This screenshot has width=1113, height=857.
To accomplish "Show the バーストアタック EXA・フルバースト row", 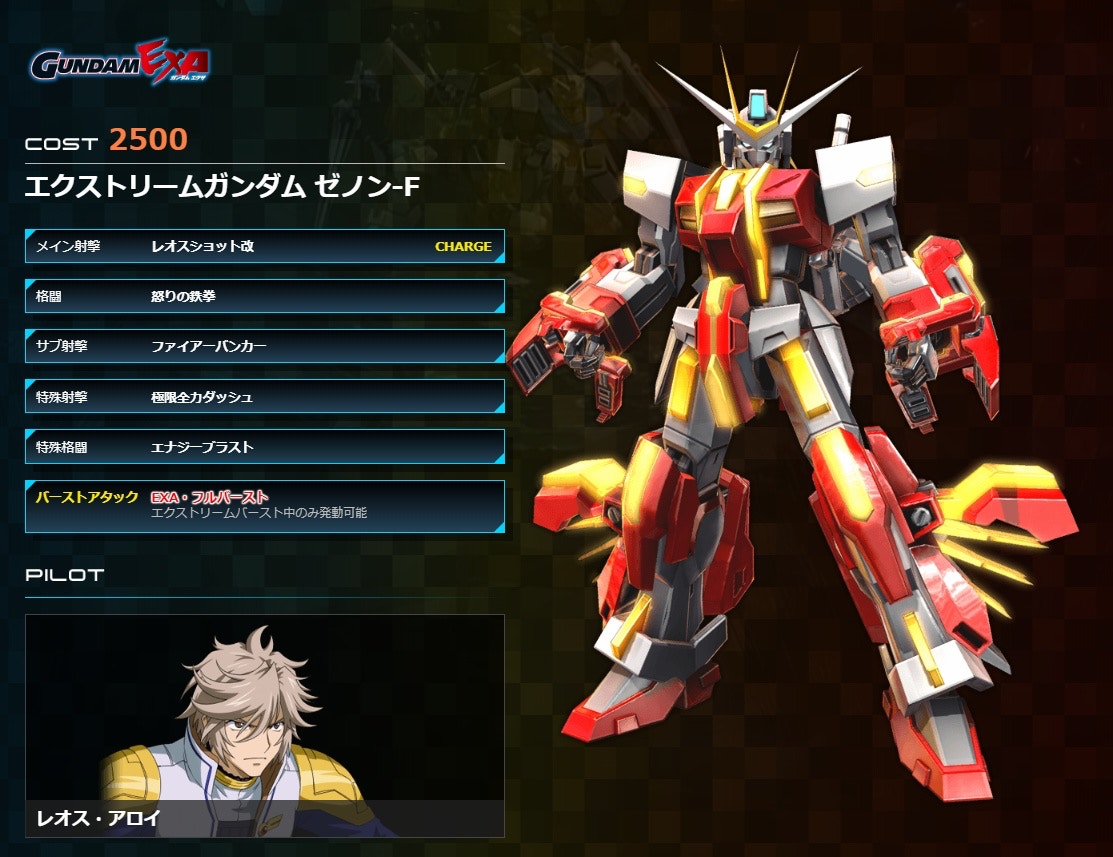I will click(x=264, y=505).
